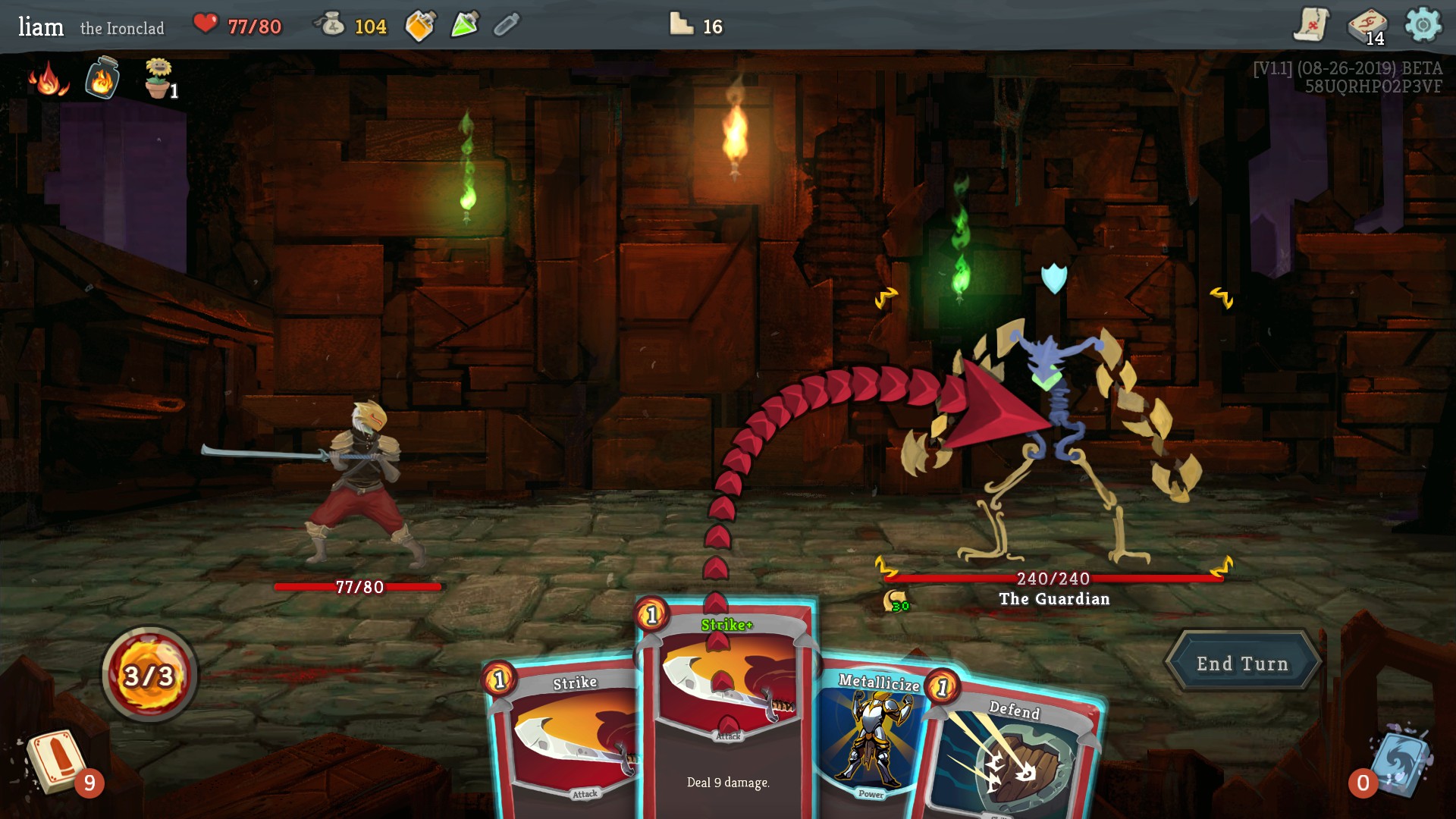The width and height of the screenshot is (1456, 819).
Task: Check The Guardian's Mode Shift status icon
Action: point(896,602)
